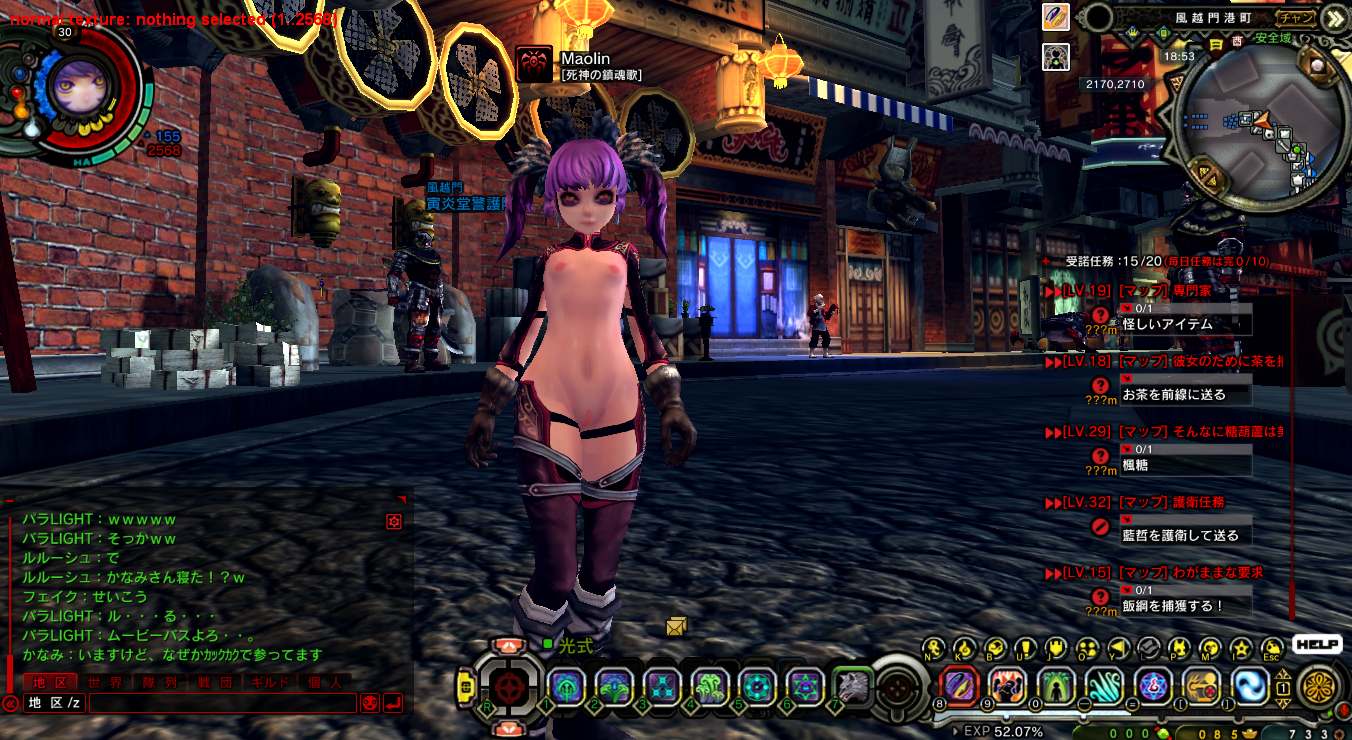Switch to the 世界 chat tab
The width and height of the screenshot is (1352, 740).
click(x=104, y=682)
